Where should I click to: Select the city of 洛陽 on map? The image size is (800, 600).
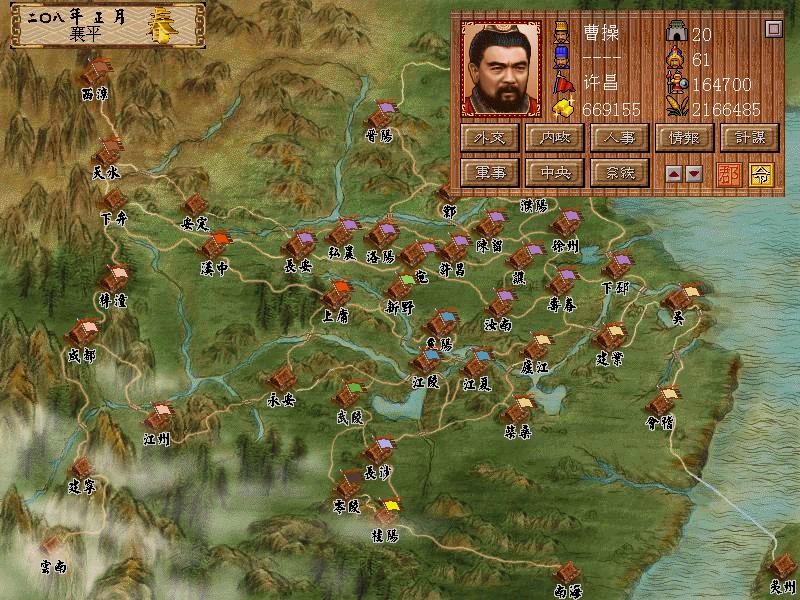381,237
